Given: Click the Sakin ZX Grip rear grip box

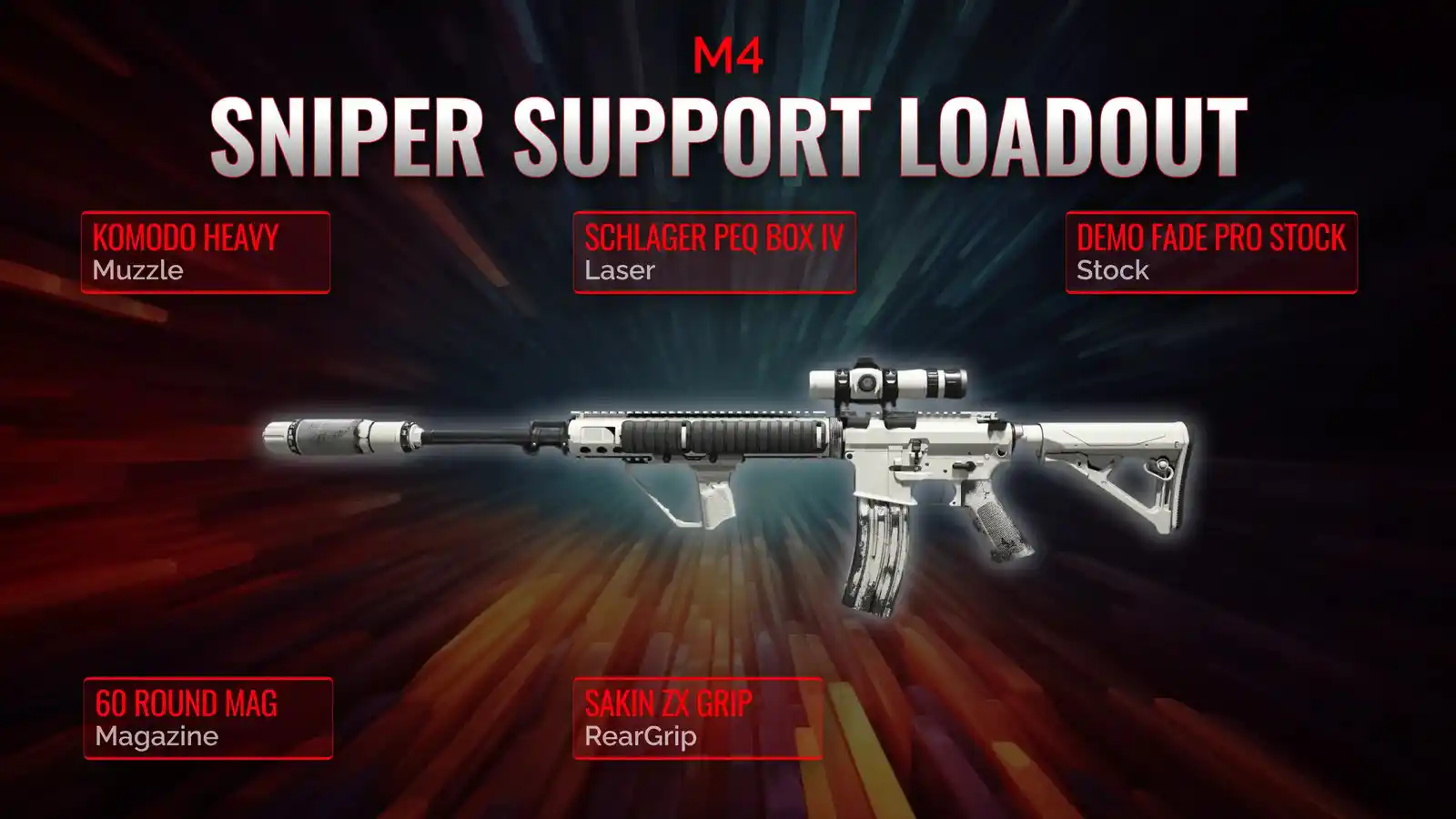Looking at the screenshot, I should pos(698,718).
